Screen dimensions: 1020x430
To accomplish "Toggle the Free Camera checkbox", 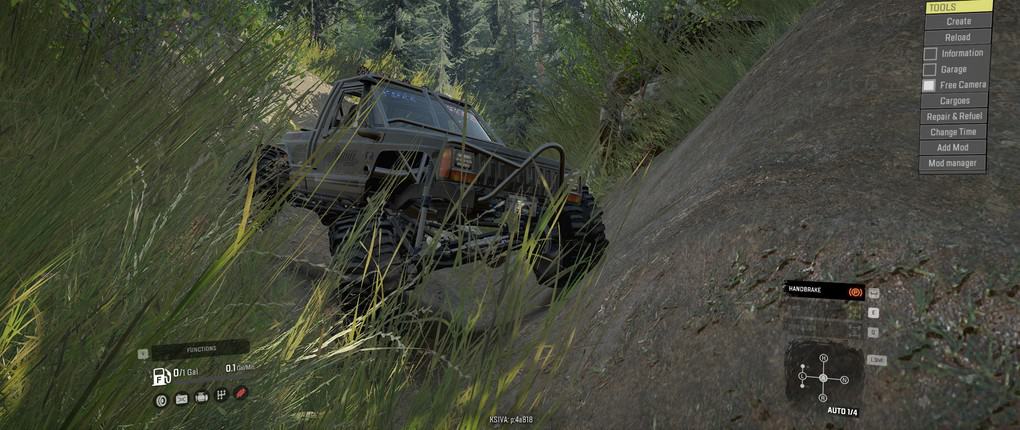I will [x=930, y=85].
